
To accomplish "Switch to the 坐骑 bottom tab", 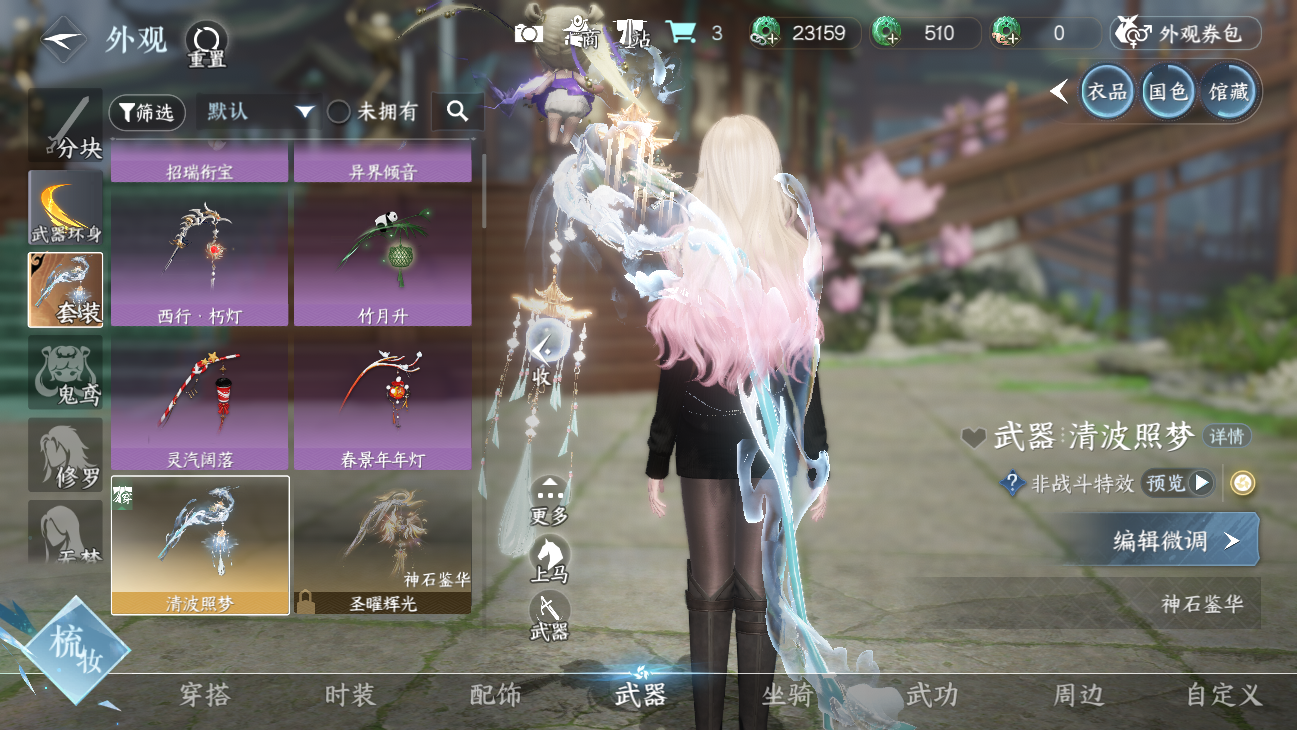I will (x=787, y=695).
